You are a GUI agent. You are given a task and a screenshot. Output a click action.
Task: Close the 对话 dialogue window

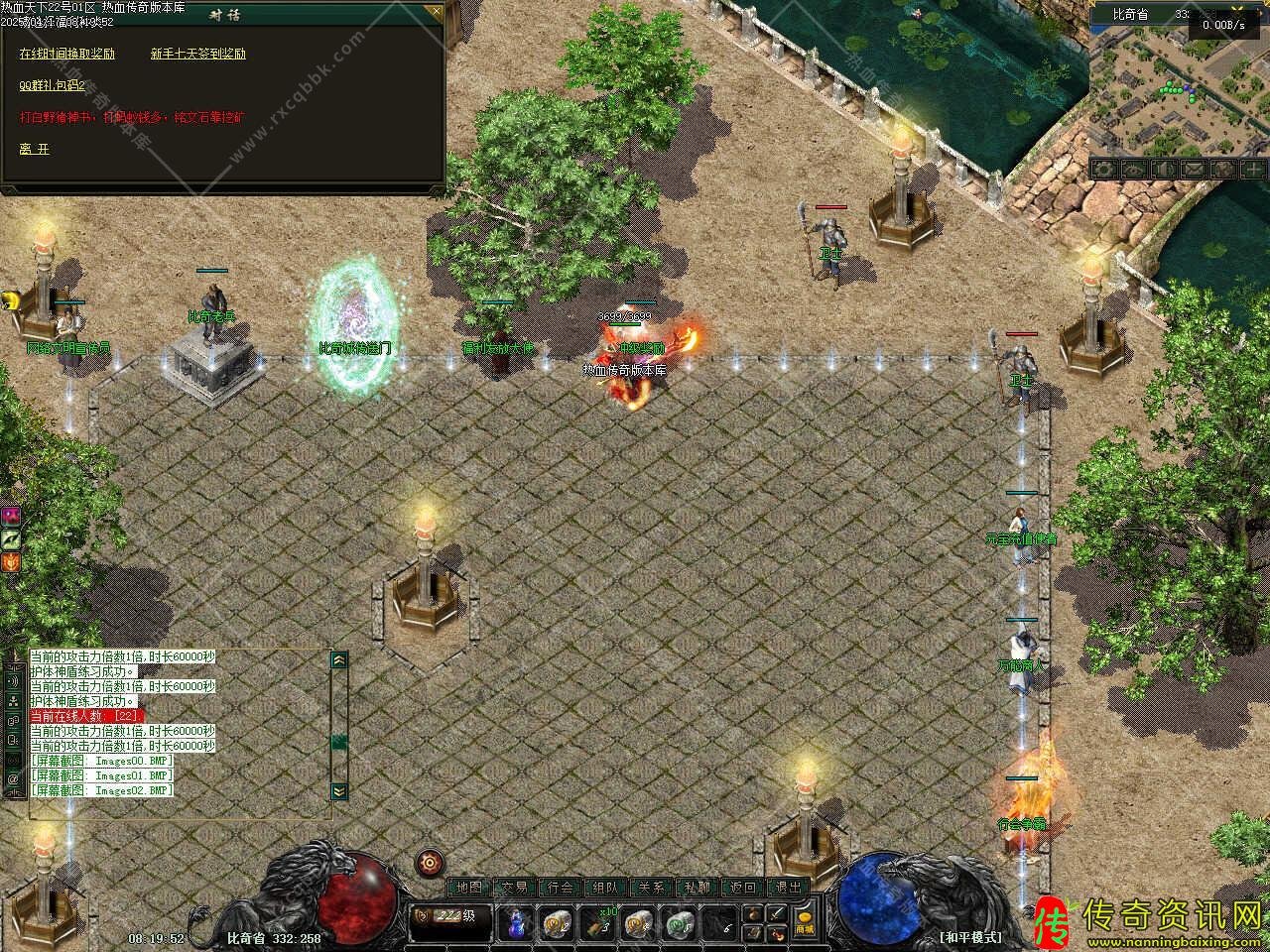click(x=434, y=13)
